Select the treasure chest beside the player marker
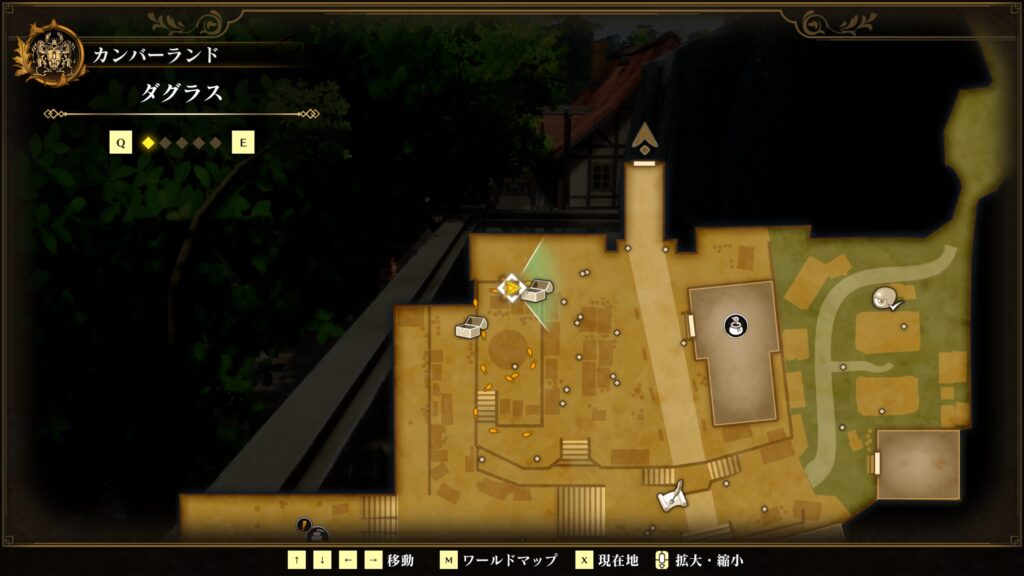This screenshot has height=576, width=1024. (x=538, y=290)
